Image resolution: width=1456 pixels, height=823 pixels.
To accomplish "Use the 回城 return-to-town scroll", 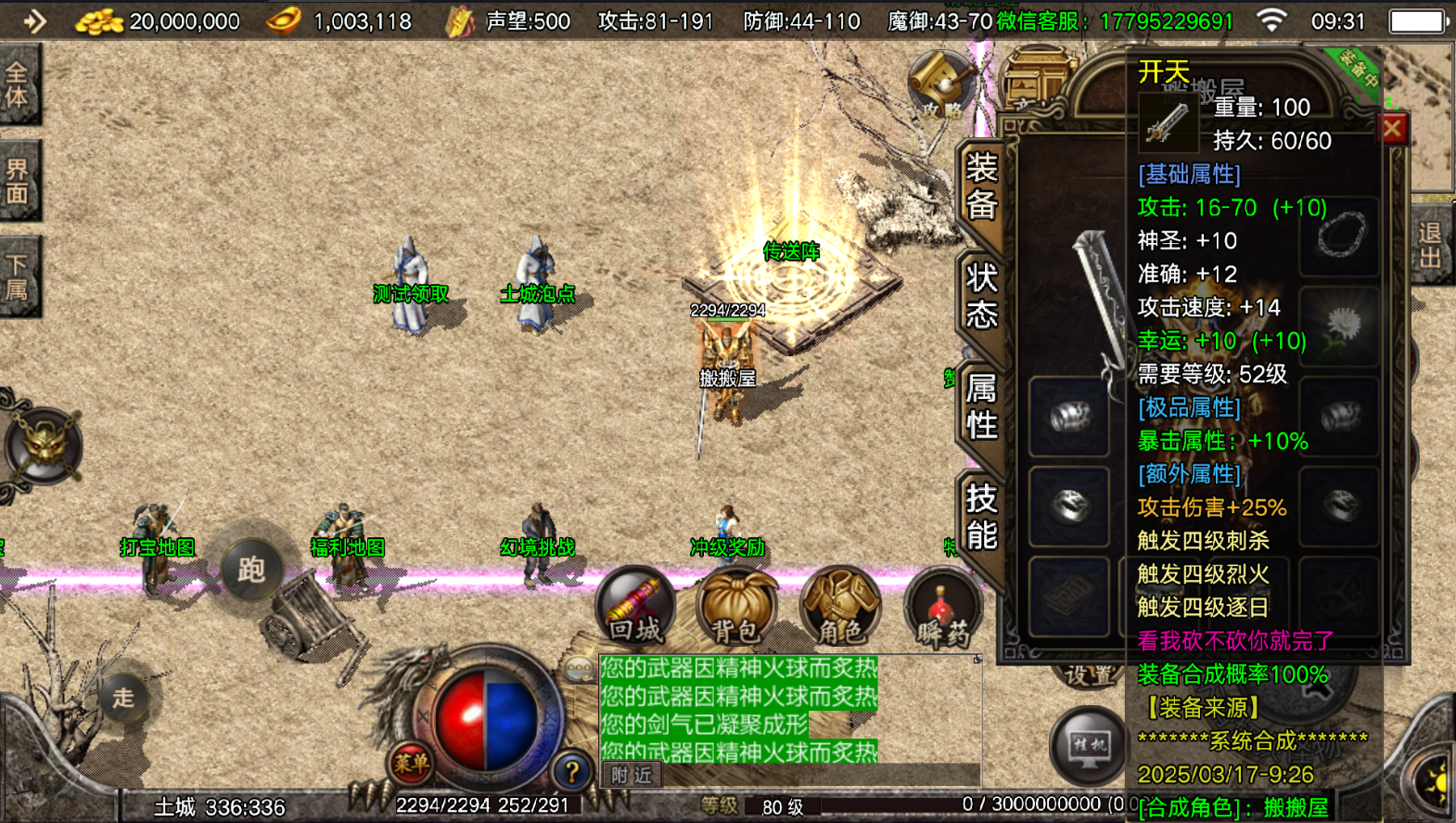I will [636, 608].
